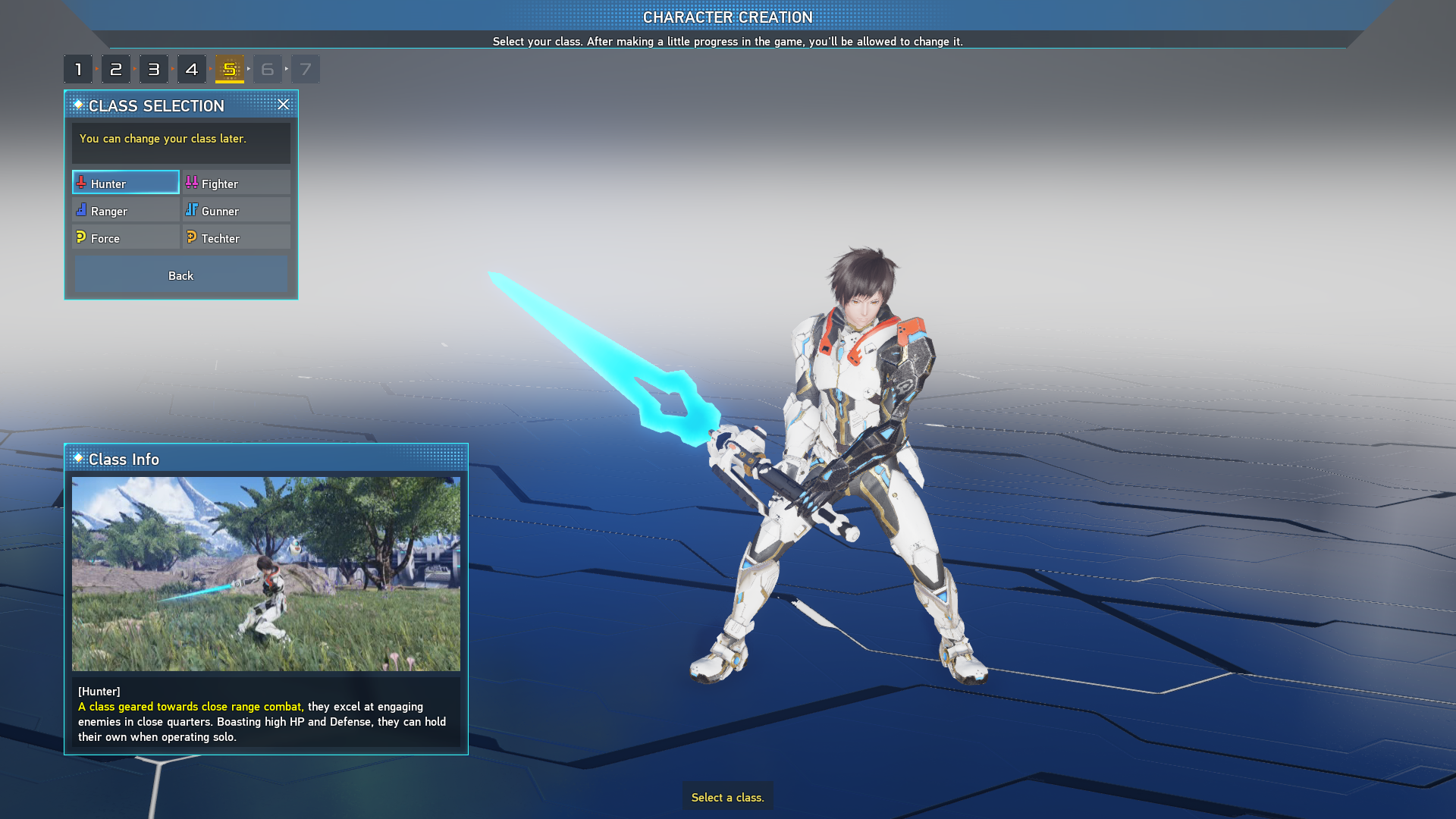Select the Techter class

(x=236, y=237)
